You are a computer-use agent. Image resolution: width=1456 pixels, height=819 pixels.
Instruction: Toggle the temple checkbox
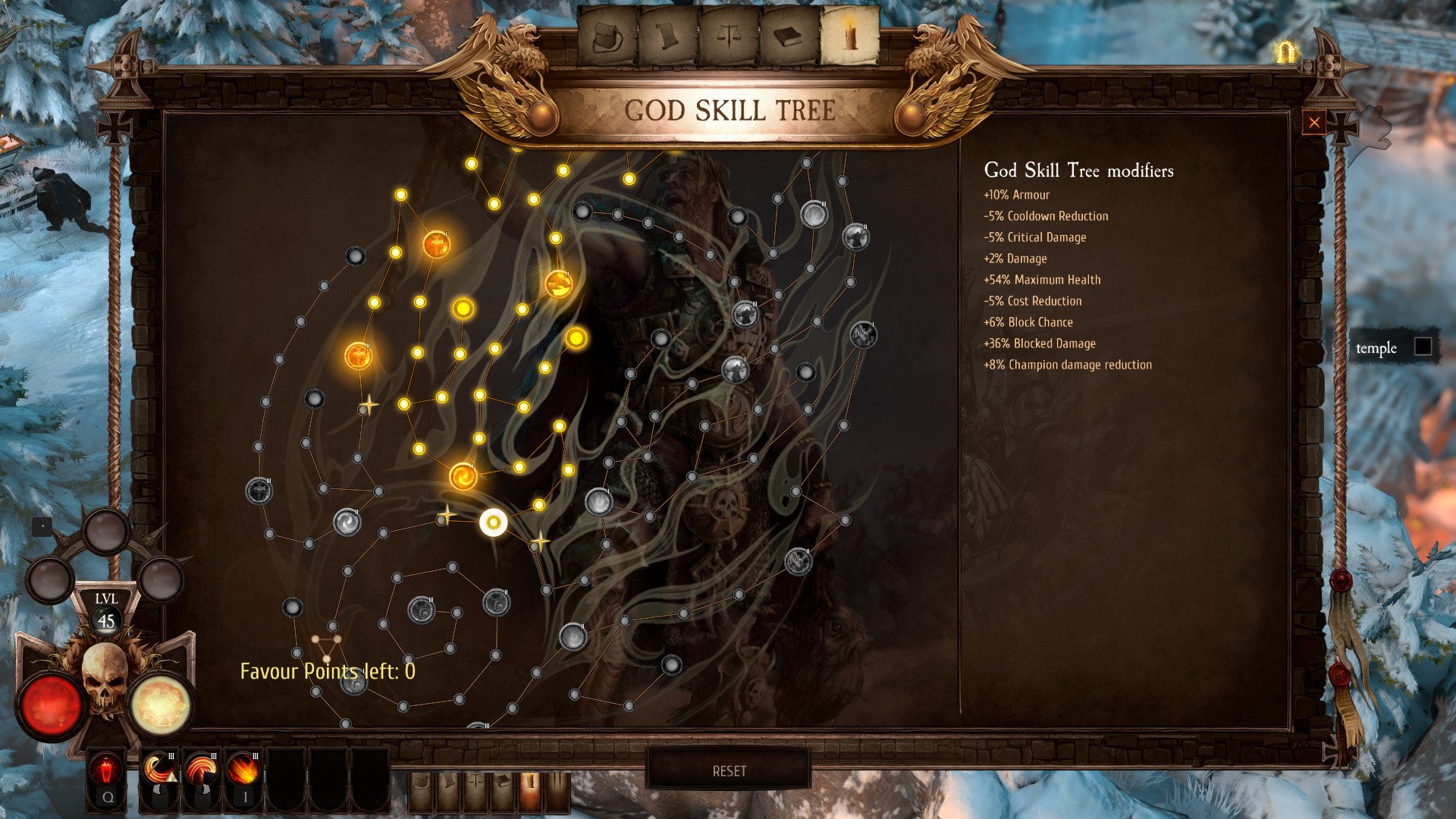pos(1423,347)
